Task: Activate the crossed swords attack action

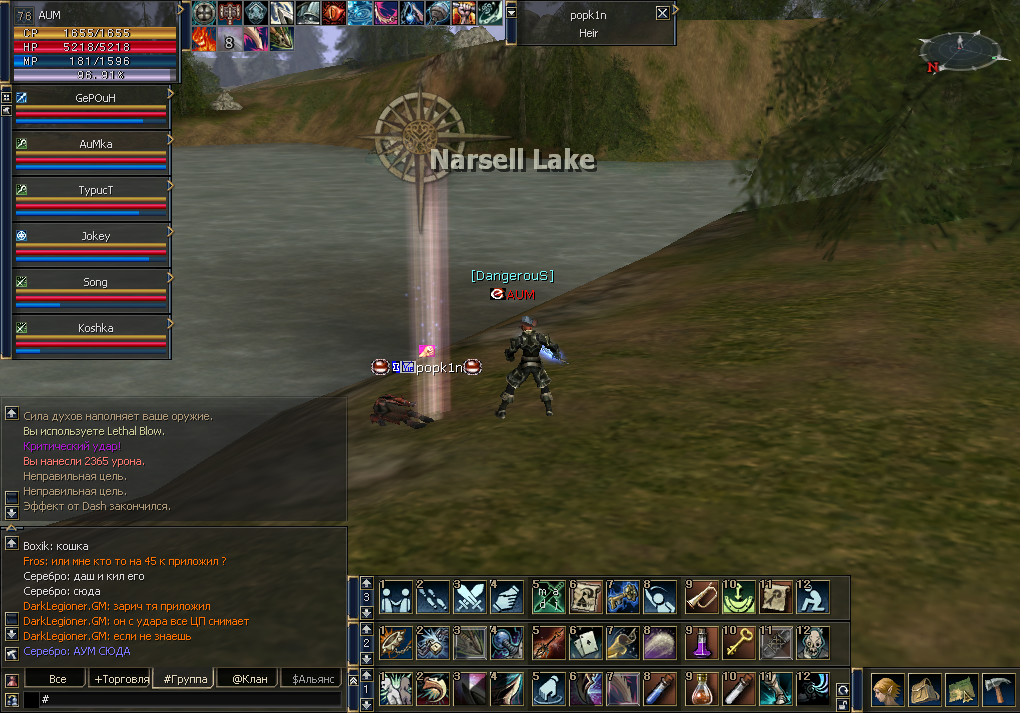Action: pos(470,597)
